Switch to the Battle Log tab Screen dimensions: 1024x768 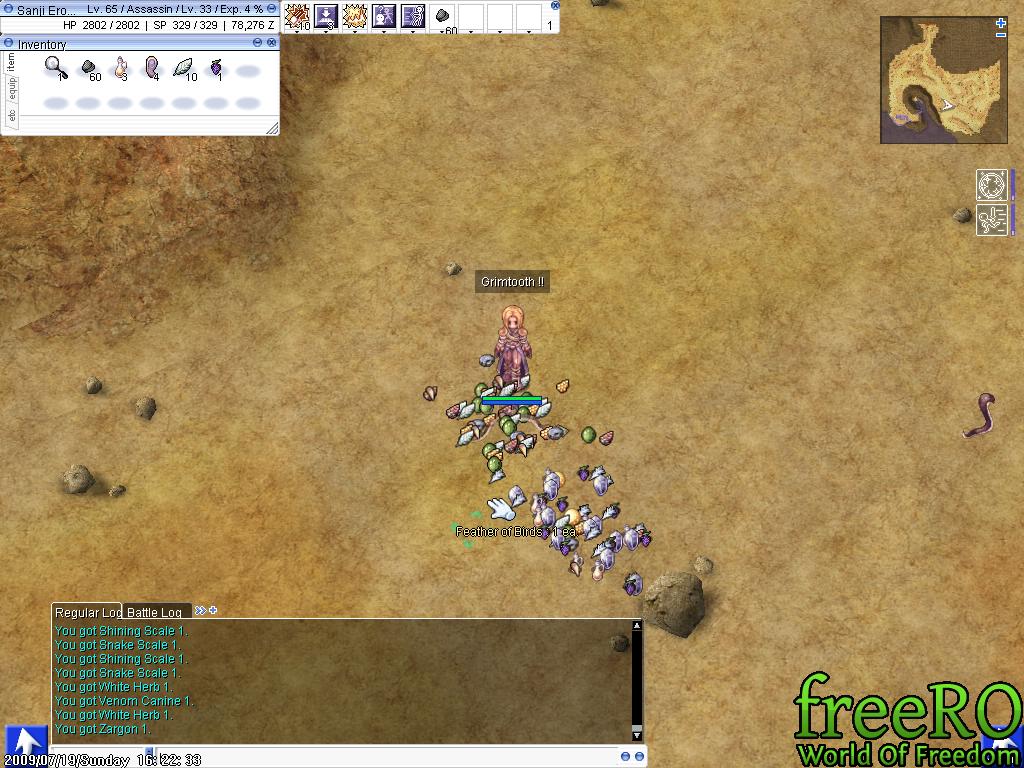point(155,612)
